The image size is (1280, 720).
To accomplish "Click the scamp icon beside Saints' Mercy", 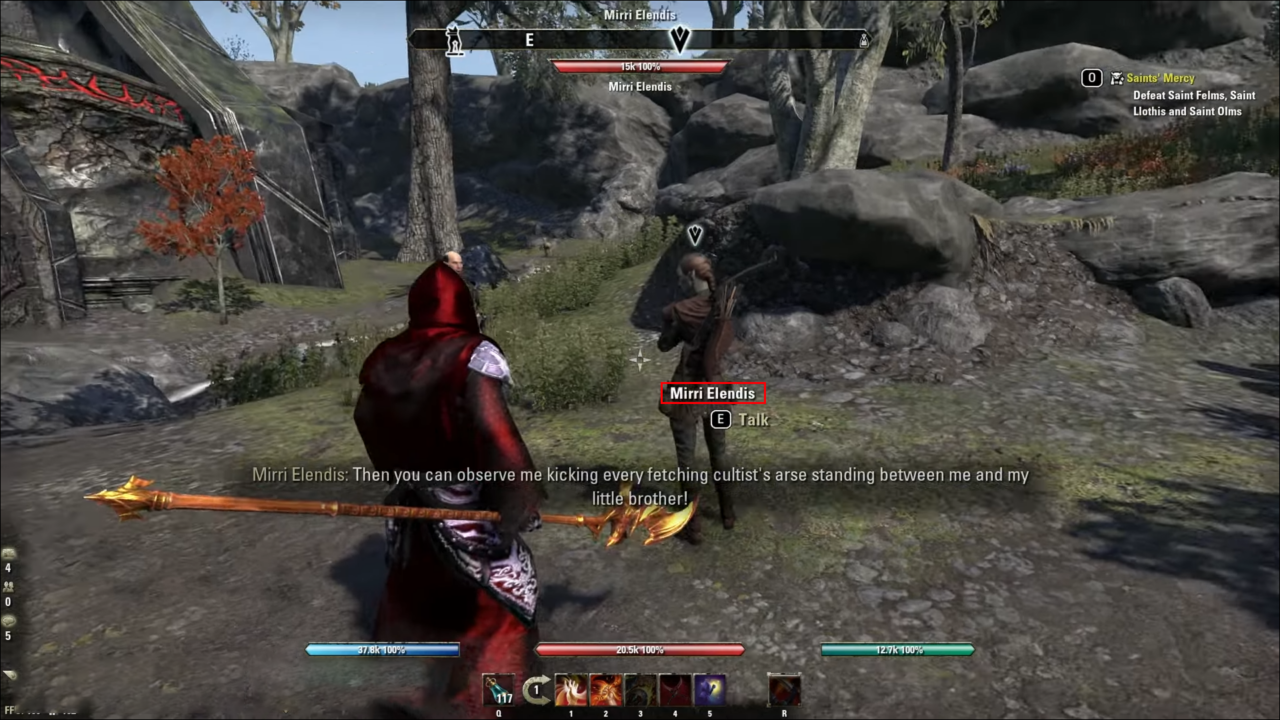I will click(1117, 78).
